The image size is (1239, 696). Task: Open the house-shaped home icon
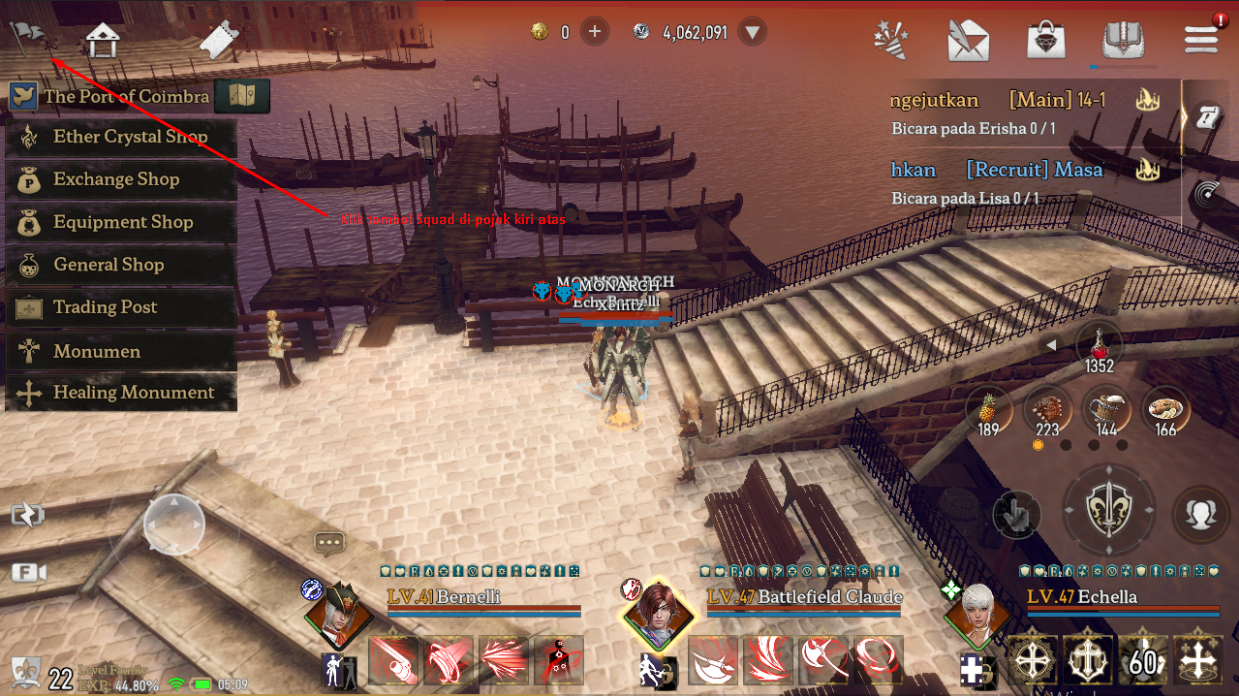coord(102,39)
